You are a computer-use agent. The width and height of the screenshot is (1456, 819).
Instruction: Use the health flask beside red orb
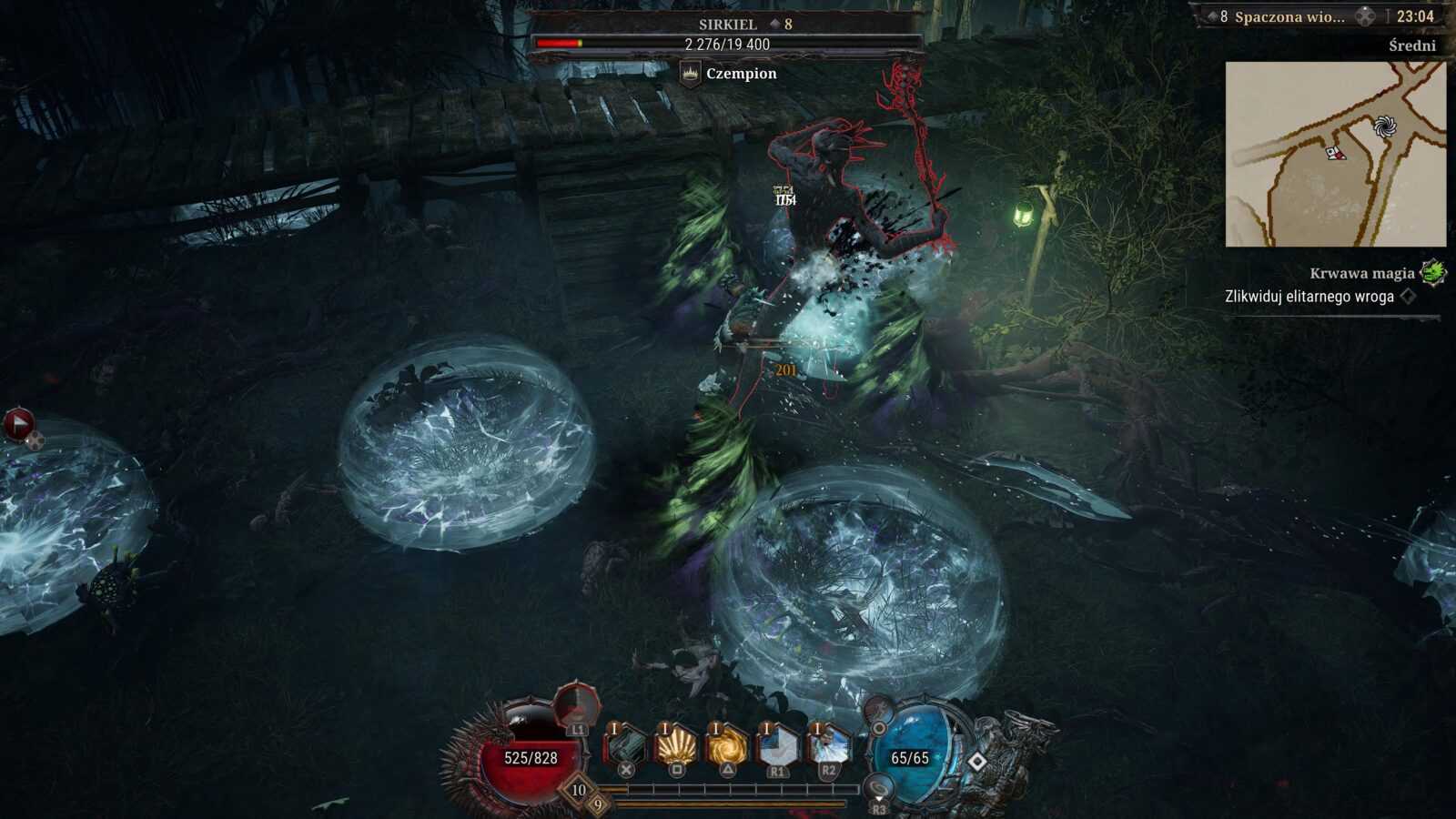click(x=577, y=705)
